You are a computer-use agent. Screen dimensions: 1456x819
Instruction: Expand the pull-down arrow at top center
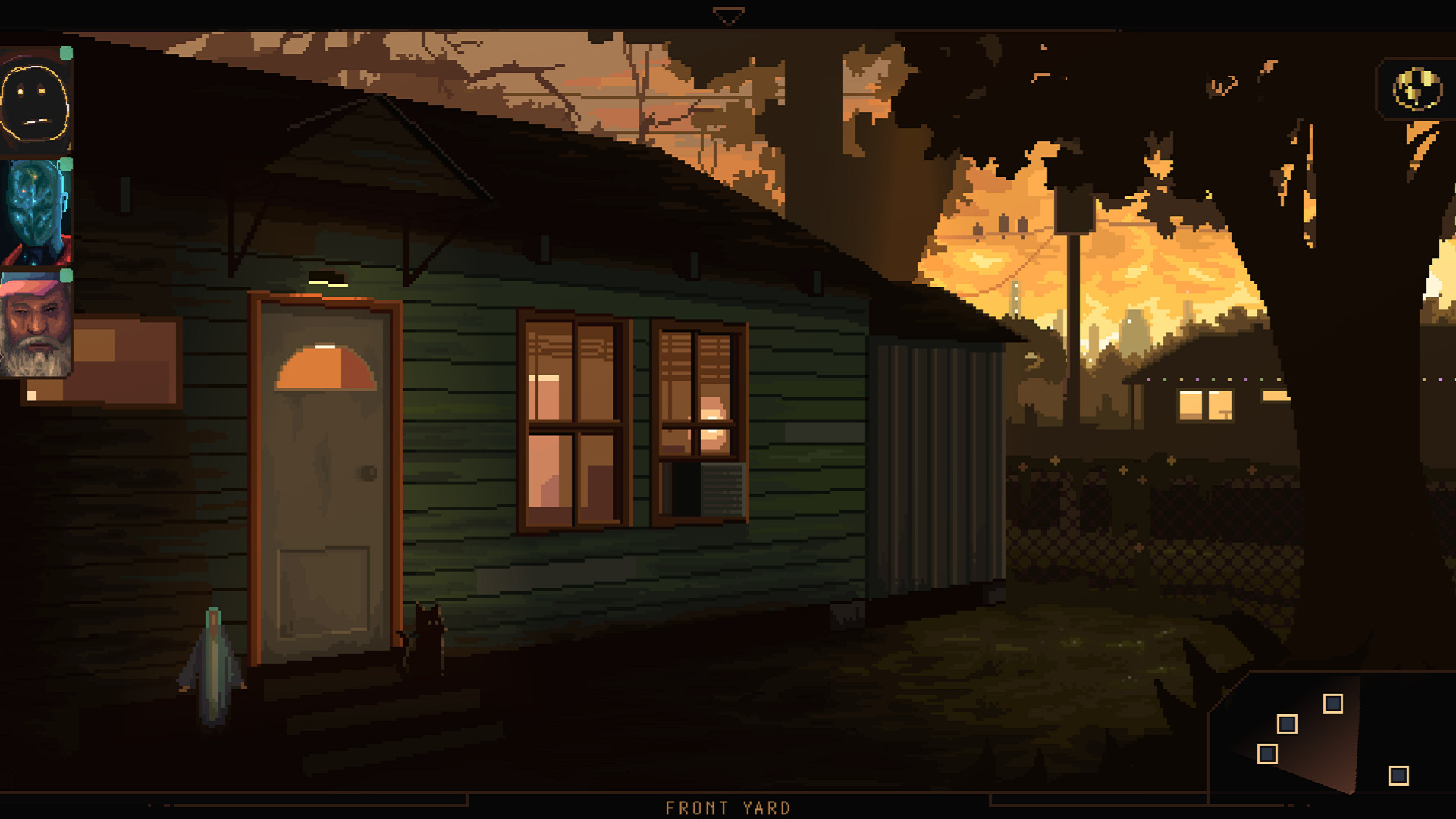point(728,13)
